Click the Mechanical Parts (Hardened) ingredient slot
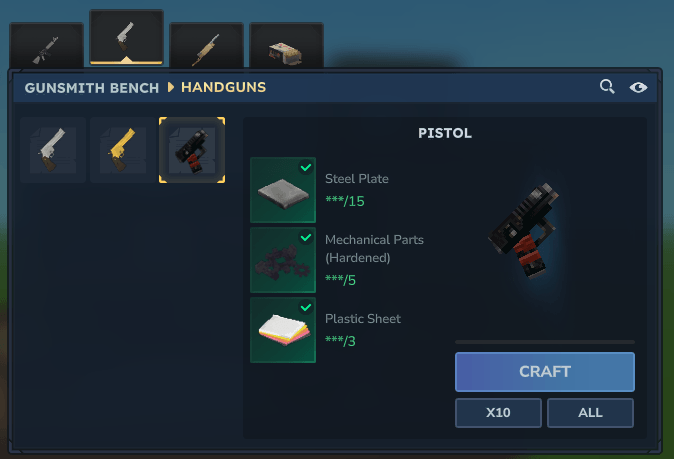 [x=282, y=259]
